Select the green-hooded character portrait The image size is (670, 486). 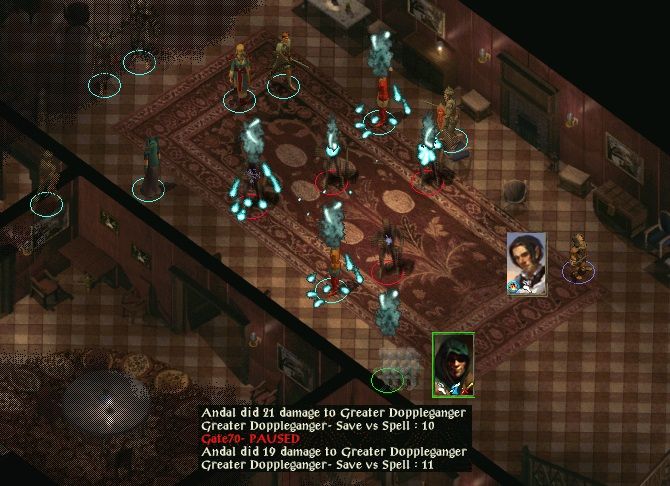pyautogui.click(x=452, y=364)
